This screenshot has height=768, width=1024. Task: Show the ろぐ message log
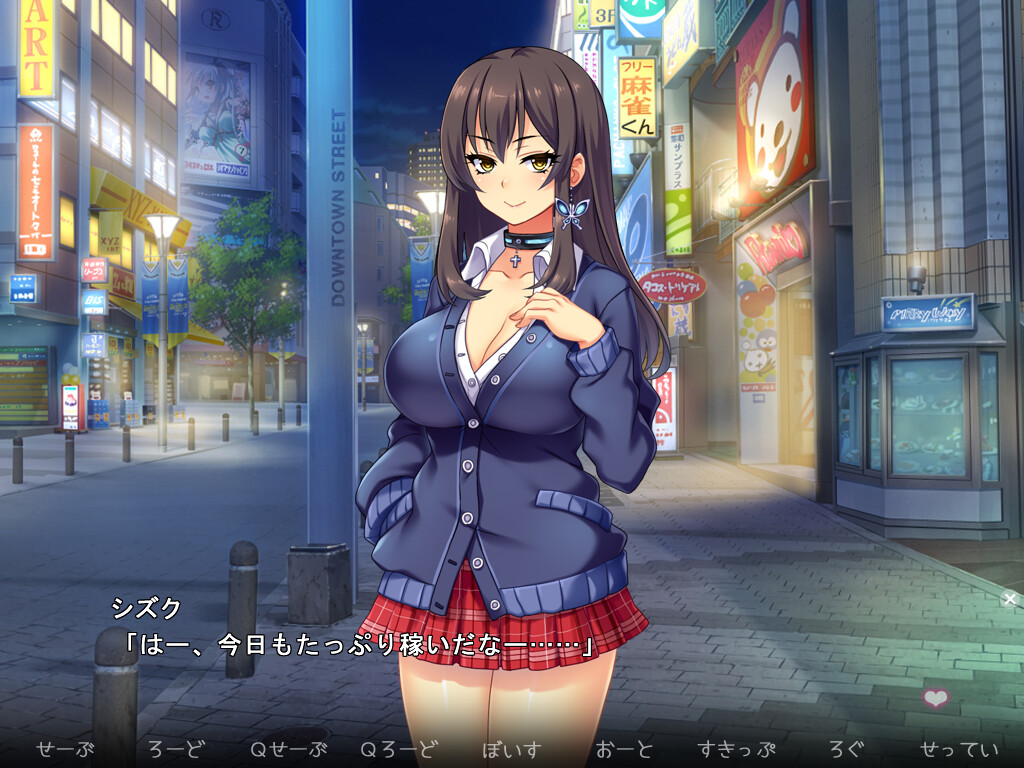tap(846, 749)
